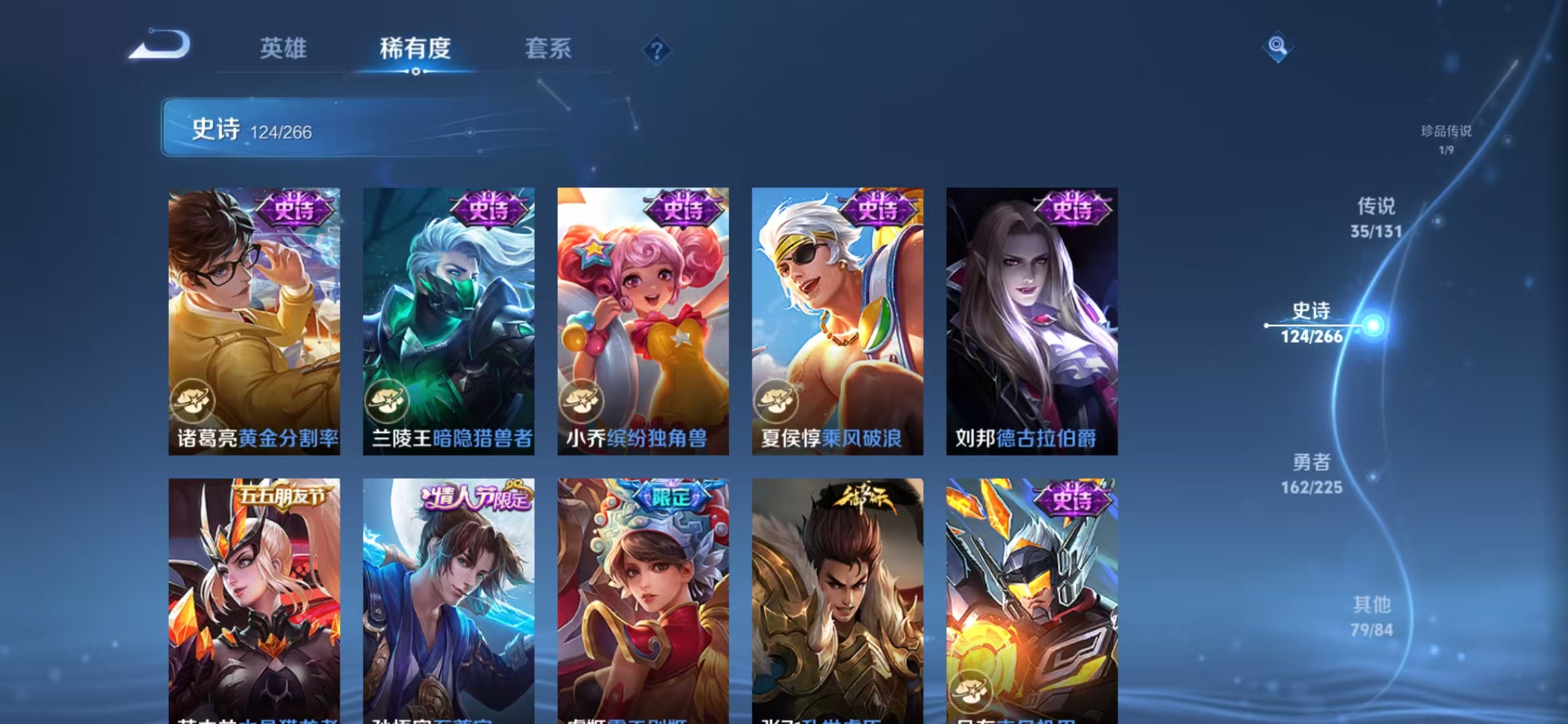Switch to the 套系 tab
1568x724 pixels.
pos(549,48)
